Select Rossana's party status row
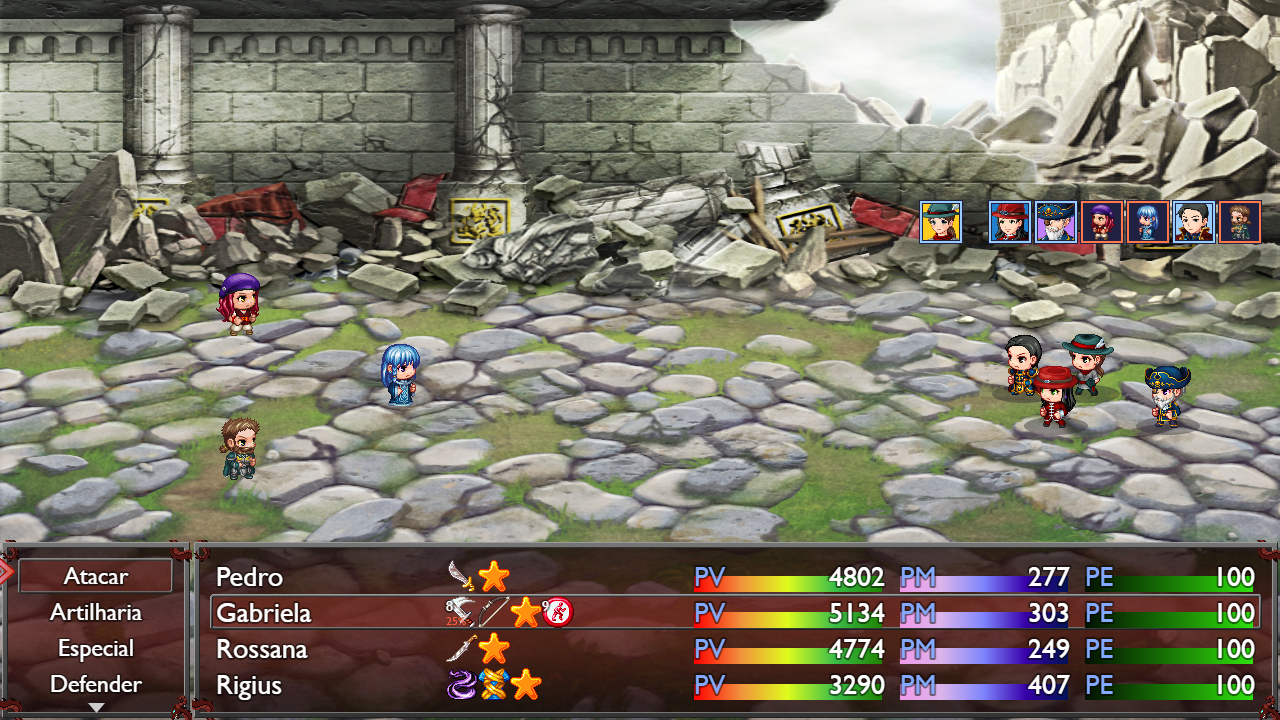This screenshot has height=720, width=1280. tap(734, 649)
